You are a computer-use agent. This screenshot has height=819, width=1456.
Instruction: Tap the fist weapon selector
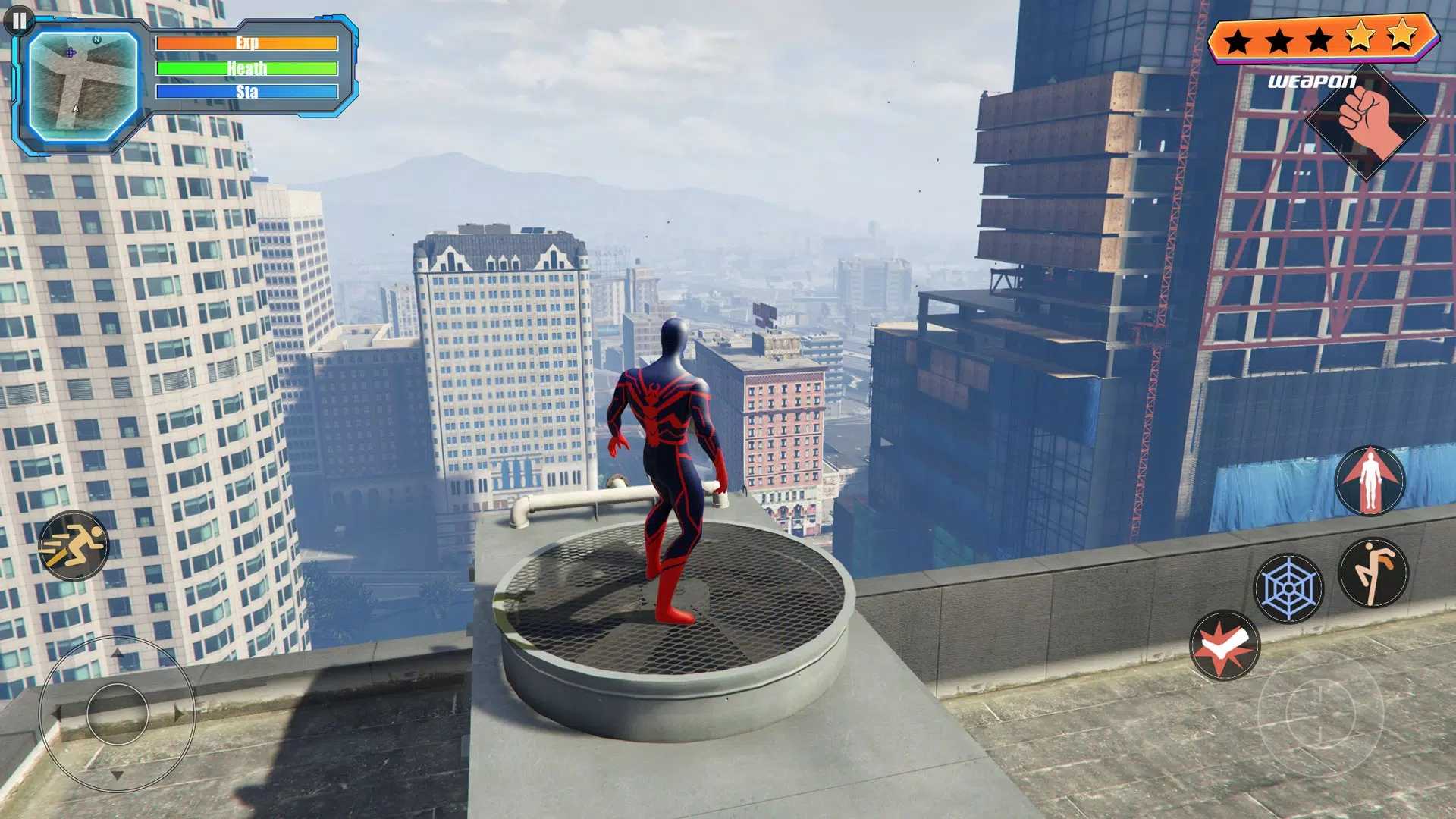[x=1367, y=121]
